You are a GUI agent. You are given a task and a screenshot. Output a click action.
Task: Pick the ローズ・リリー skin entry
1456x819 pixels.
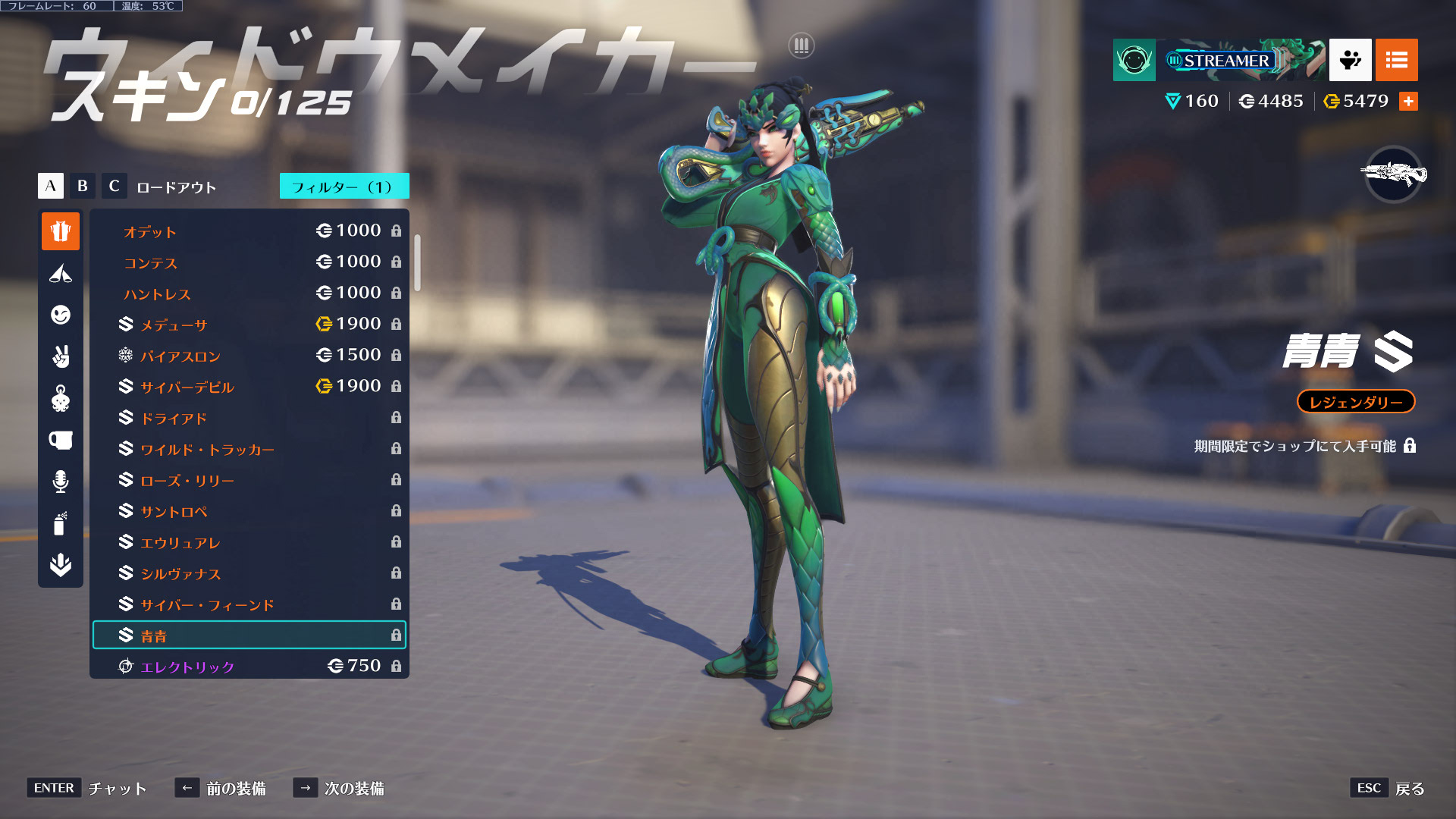click(249, 480)
